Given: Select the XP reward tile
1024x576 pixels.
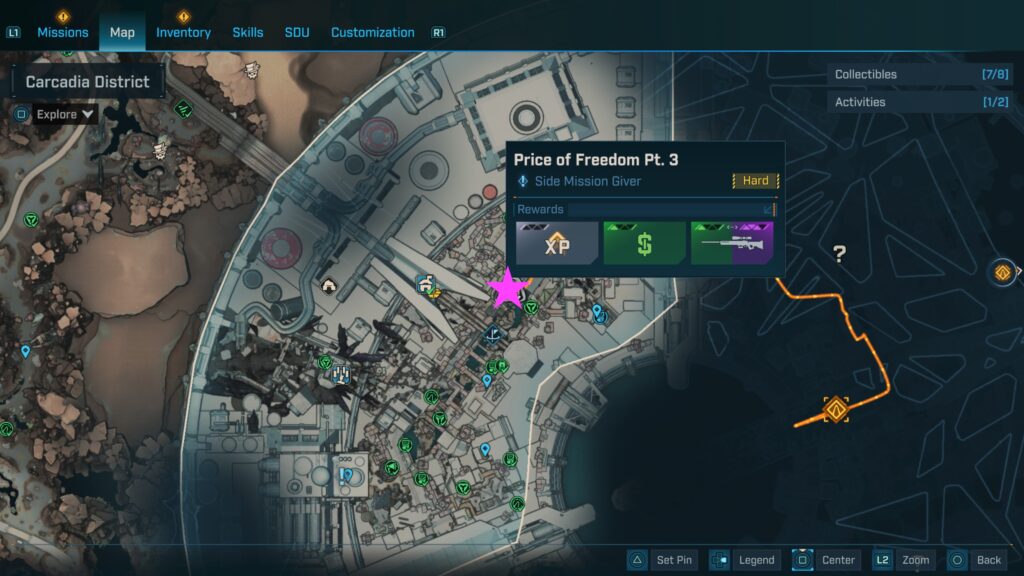Looking at the screenshot, I should [557, 243].
